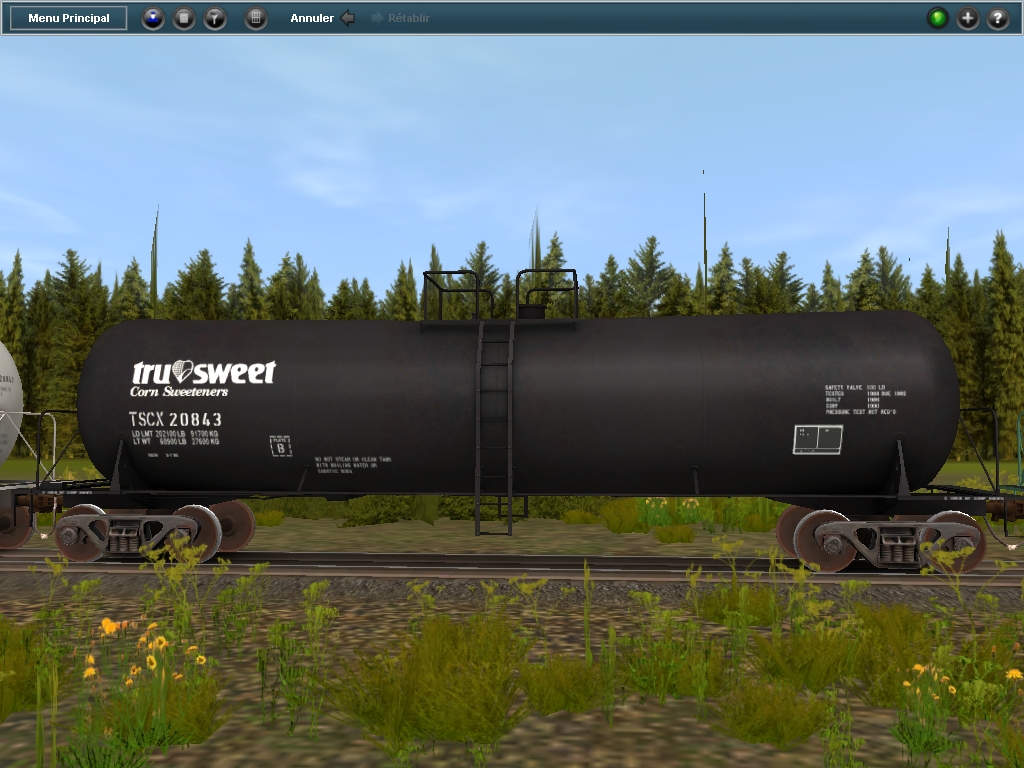Image resolution: width=1024 pixels, height=768 pixels.
Task: Open help with the question mark button
Action: pos(998,18)
